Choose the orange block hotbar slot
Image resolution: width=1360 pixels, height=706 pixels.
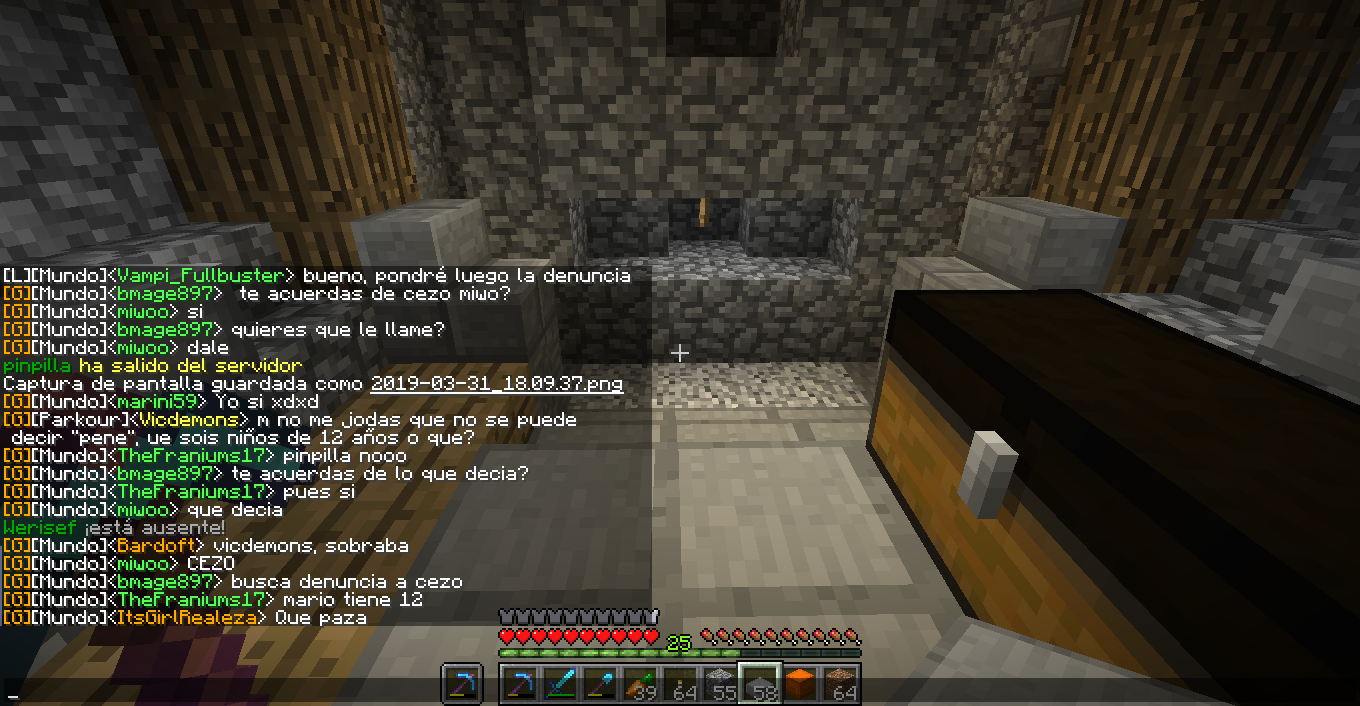coord(800,686)
